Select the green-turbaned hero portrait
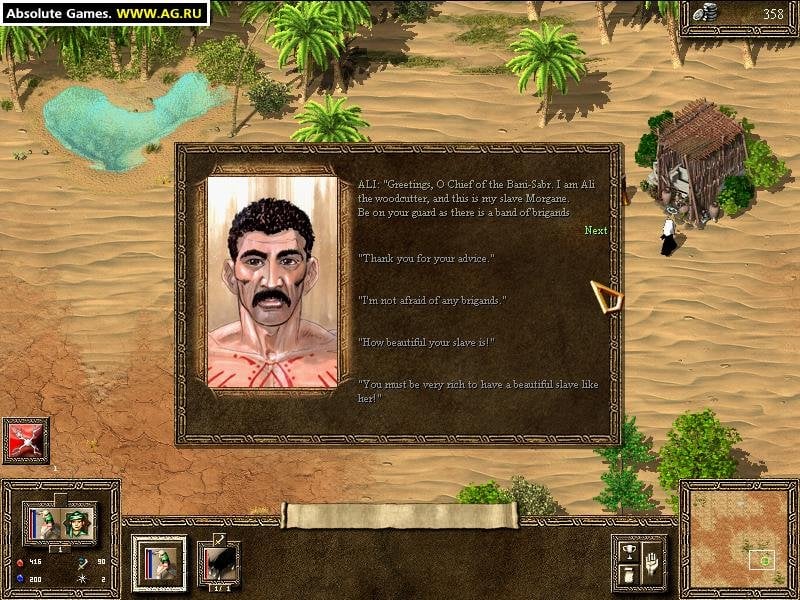The height and width of the screenshot is (600, 800). pyautogui.click(x=77, y=522)
